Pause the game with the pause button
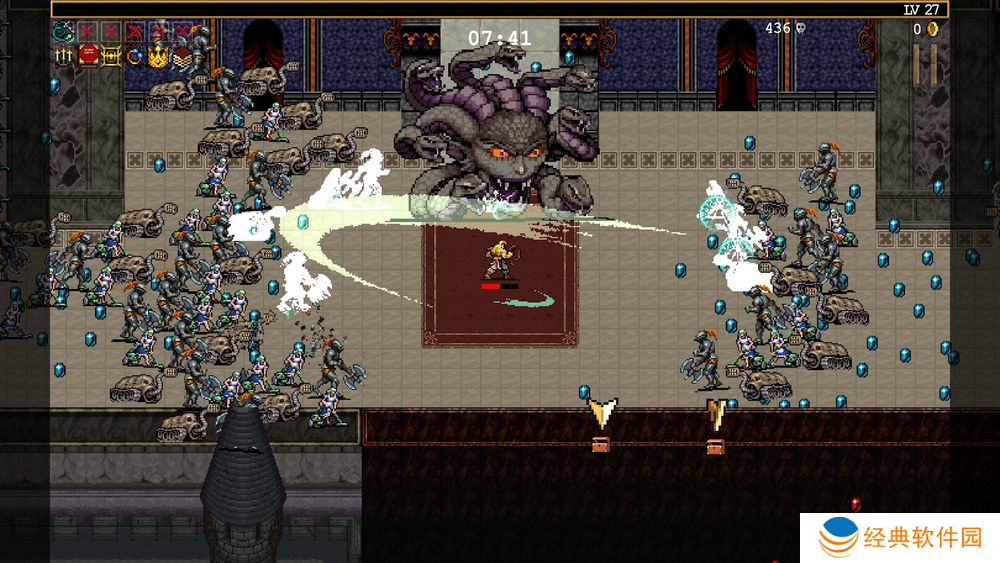The image size is (1000, 563). 926,64
